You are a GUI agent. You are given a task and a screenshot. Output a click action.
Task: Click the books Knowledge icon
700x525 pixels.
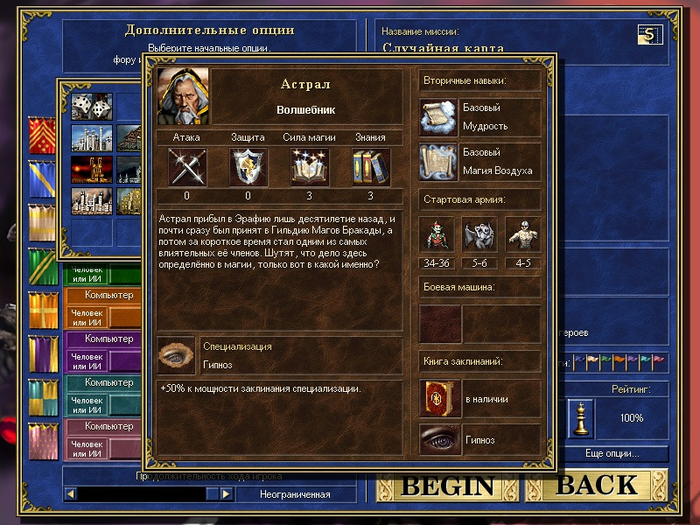pos(370,165)
